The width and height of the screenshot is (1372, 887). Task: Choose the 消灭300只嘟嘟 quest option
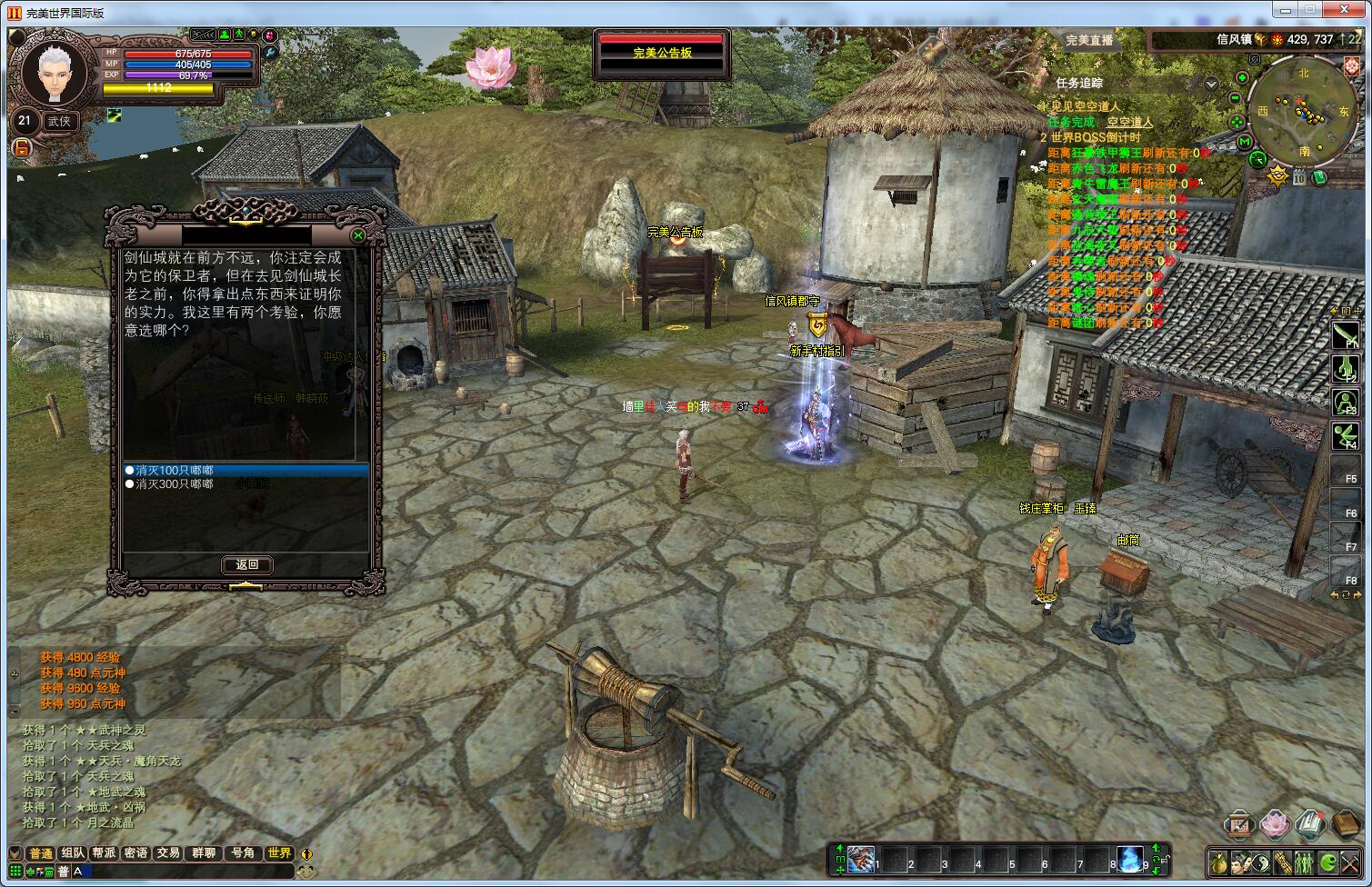175,484
